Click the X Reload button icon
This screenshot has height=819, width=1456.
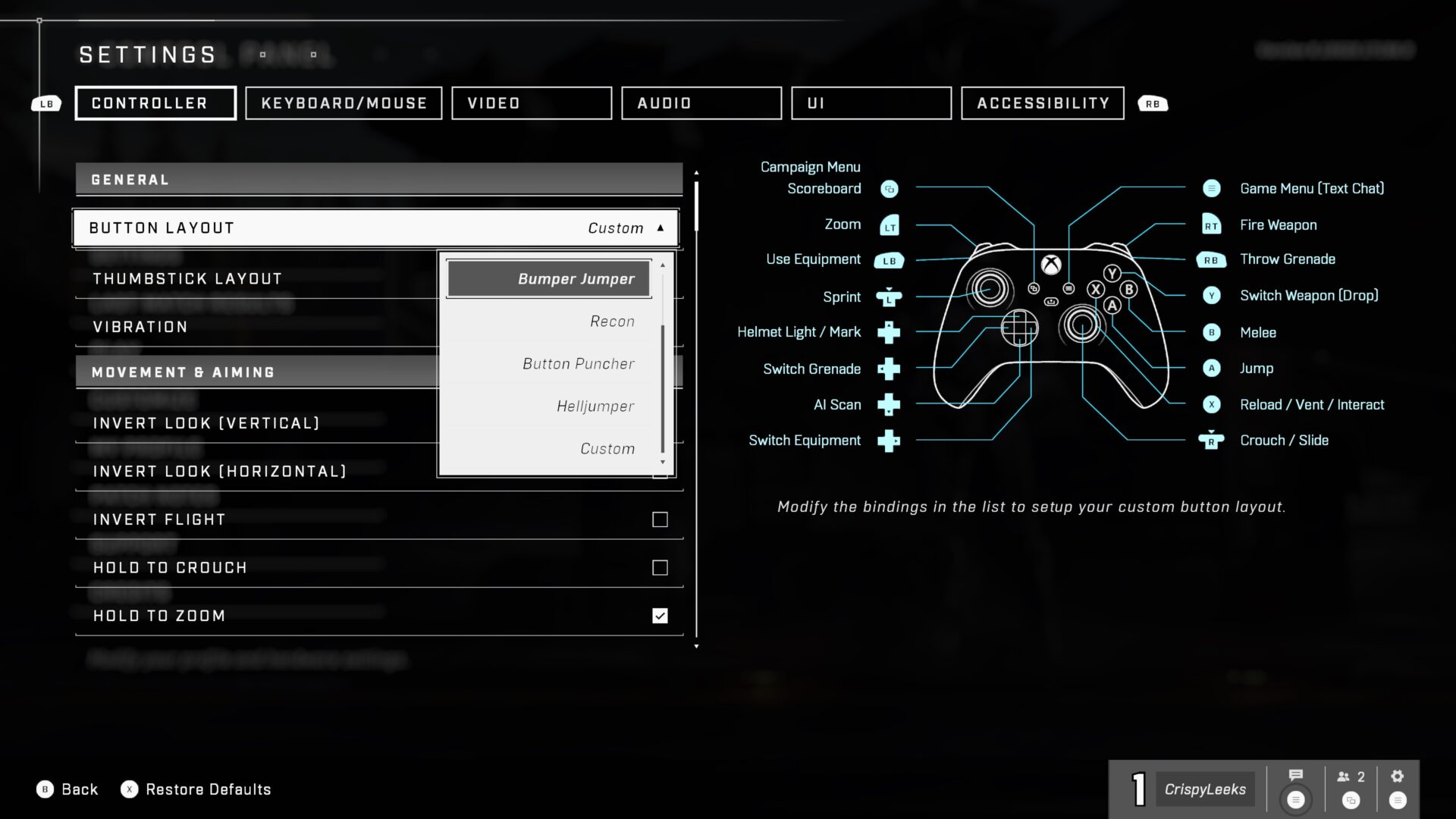click(1211, 404)
